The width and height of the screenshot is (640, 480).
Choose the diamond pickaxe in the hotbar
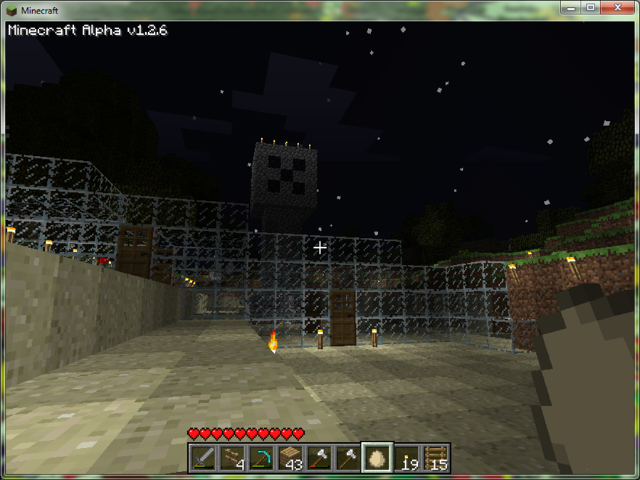[x=262, y=458]
